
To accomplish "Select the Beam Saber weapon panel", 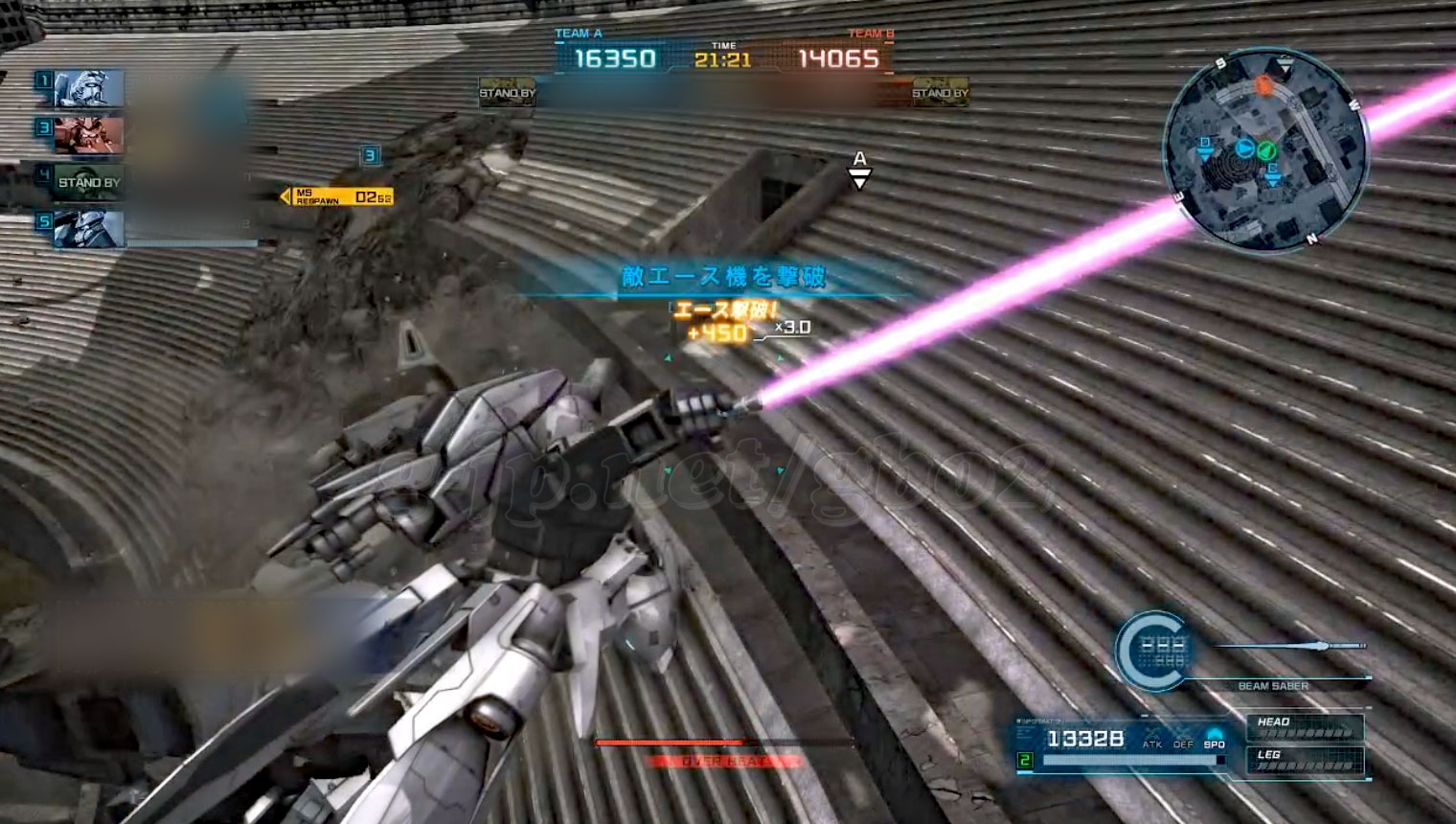I will [1272, 661].
